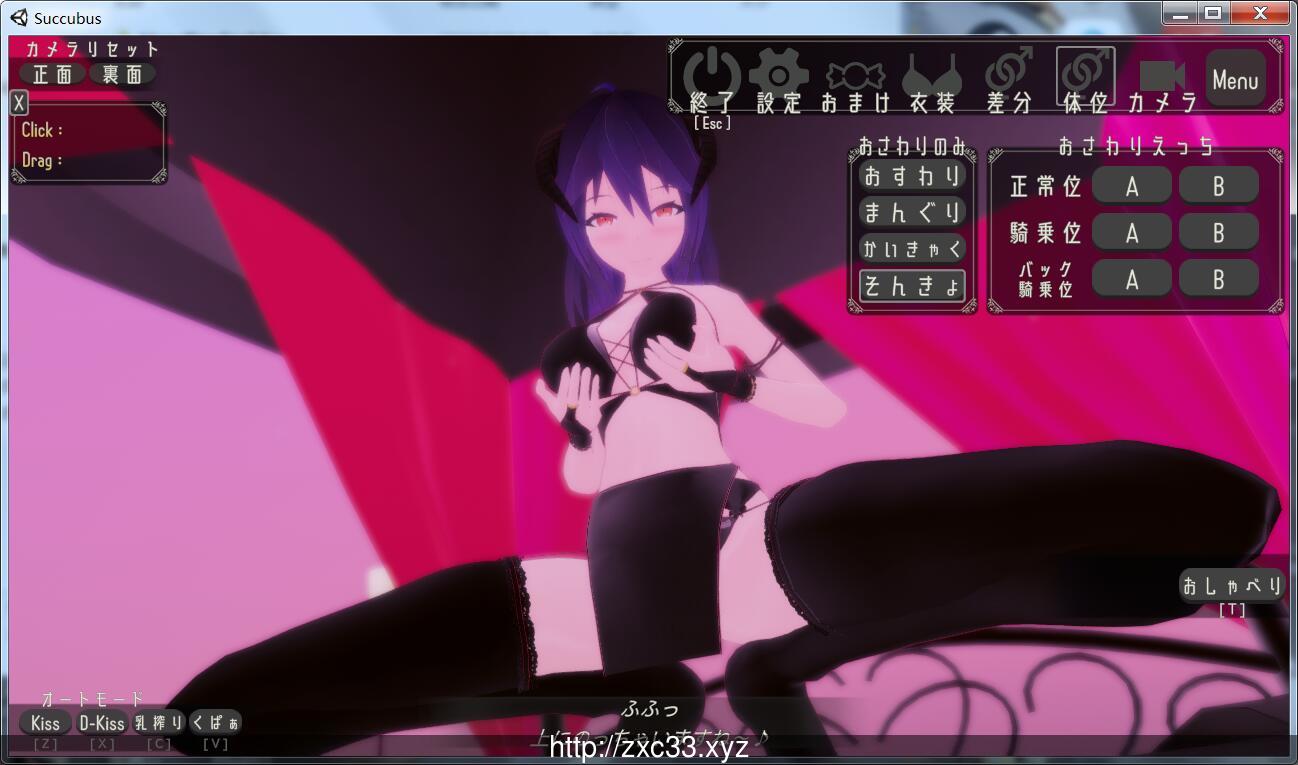This screenshot has width=1298, height=765.
Task: Open the 設定 gear settings icon
Action: (x=781, y=72)
